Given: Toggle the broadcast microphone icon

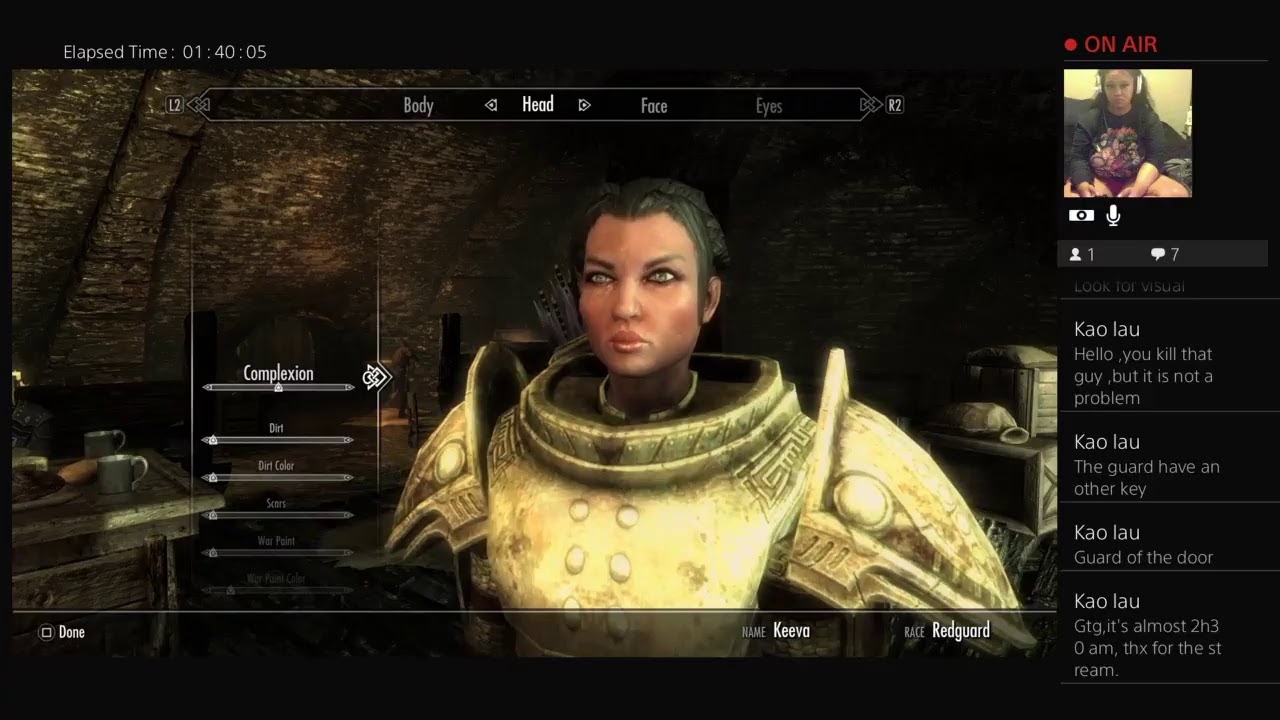Looking at the screenshot, I should (1113, 216).
